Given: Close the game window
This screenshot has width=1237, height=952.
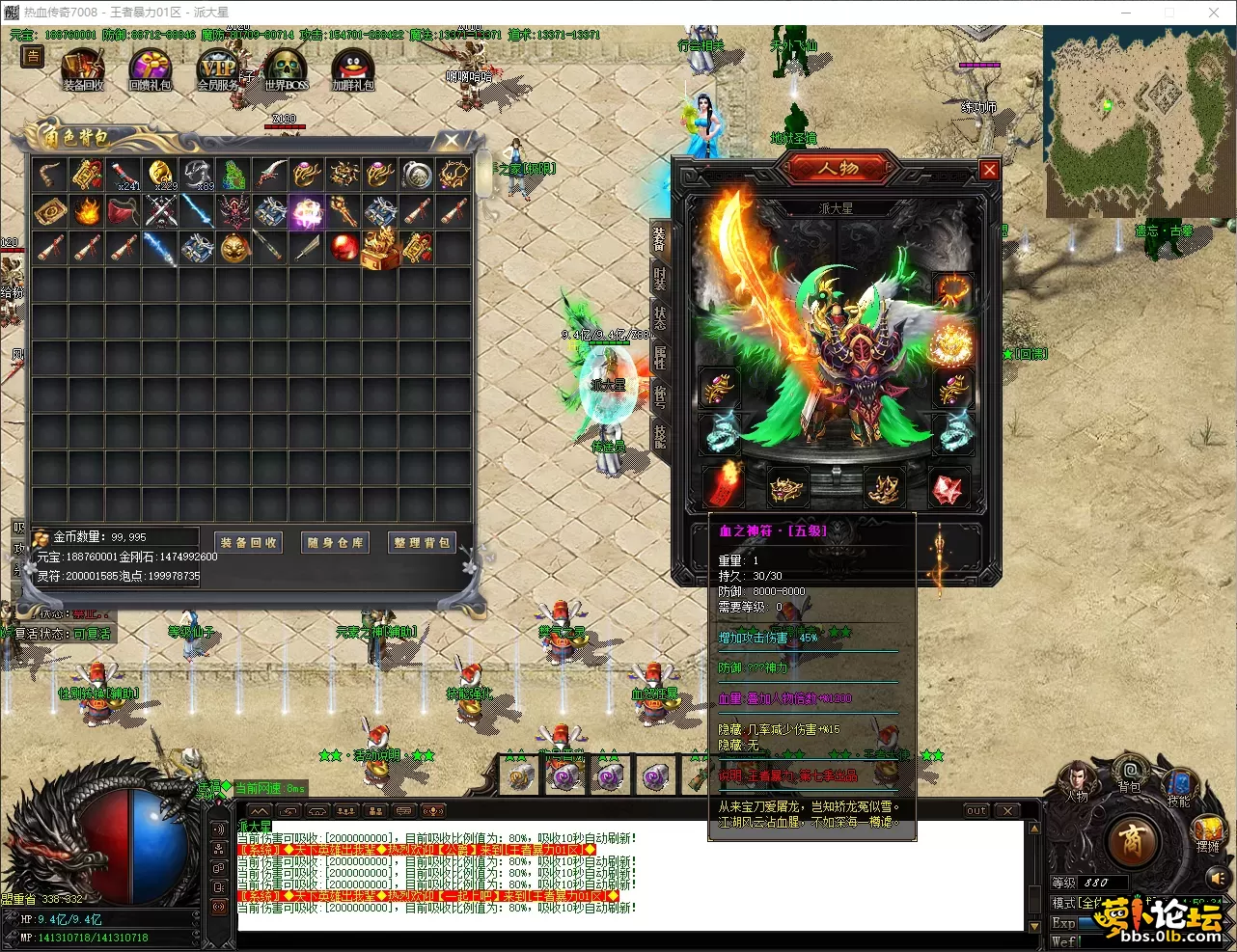Looking at the screenshot, I should 1214,13.
